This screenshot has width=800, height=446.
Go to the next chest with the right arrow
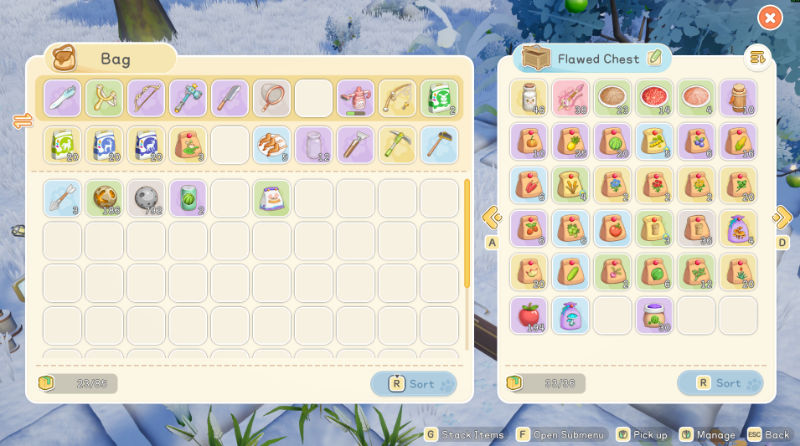[x=782, y=216]
